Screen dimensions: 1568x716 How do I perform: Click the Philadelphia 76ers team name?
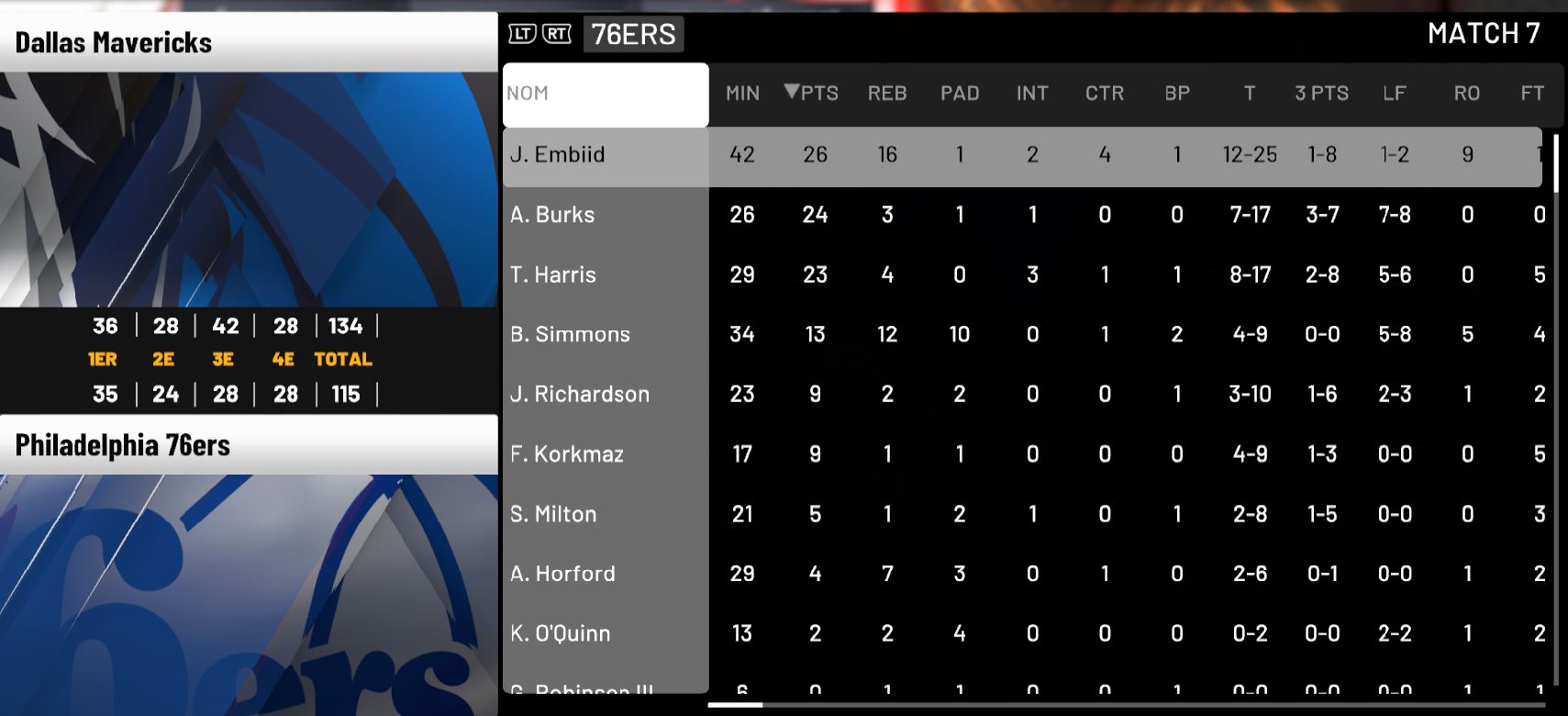tap(124, 445)
